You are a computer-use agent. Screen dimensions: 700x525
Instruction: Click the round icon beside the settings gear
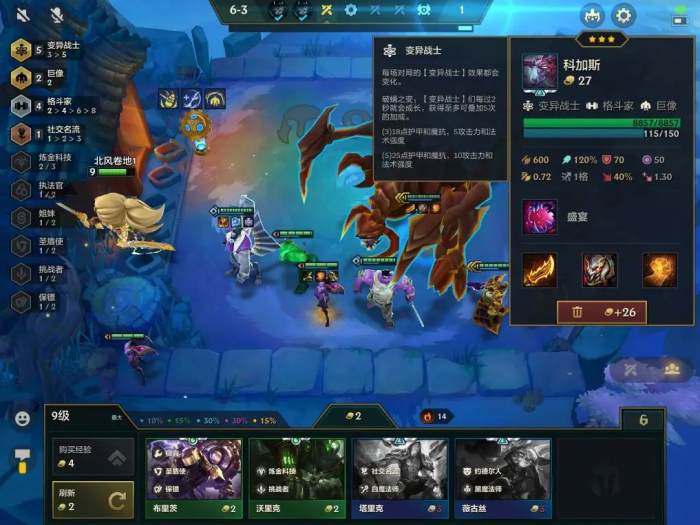(591, 15)
